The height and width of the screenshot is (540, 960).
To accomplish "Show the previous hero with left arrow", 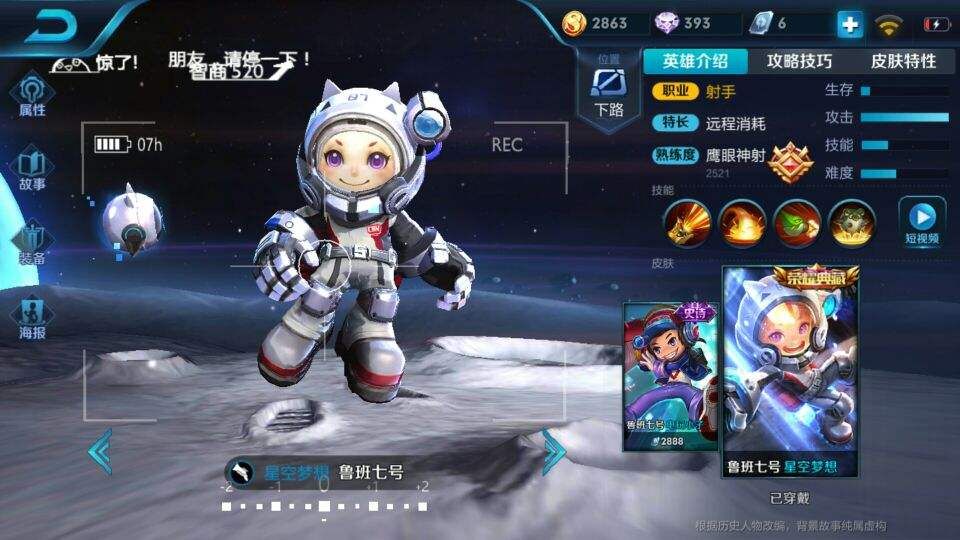I will [100, 452].
